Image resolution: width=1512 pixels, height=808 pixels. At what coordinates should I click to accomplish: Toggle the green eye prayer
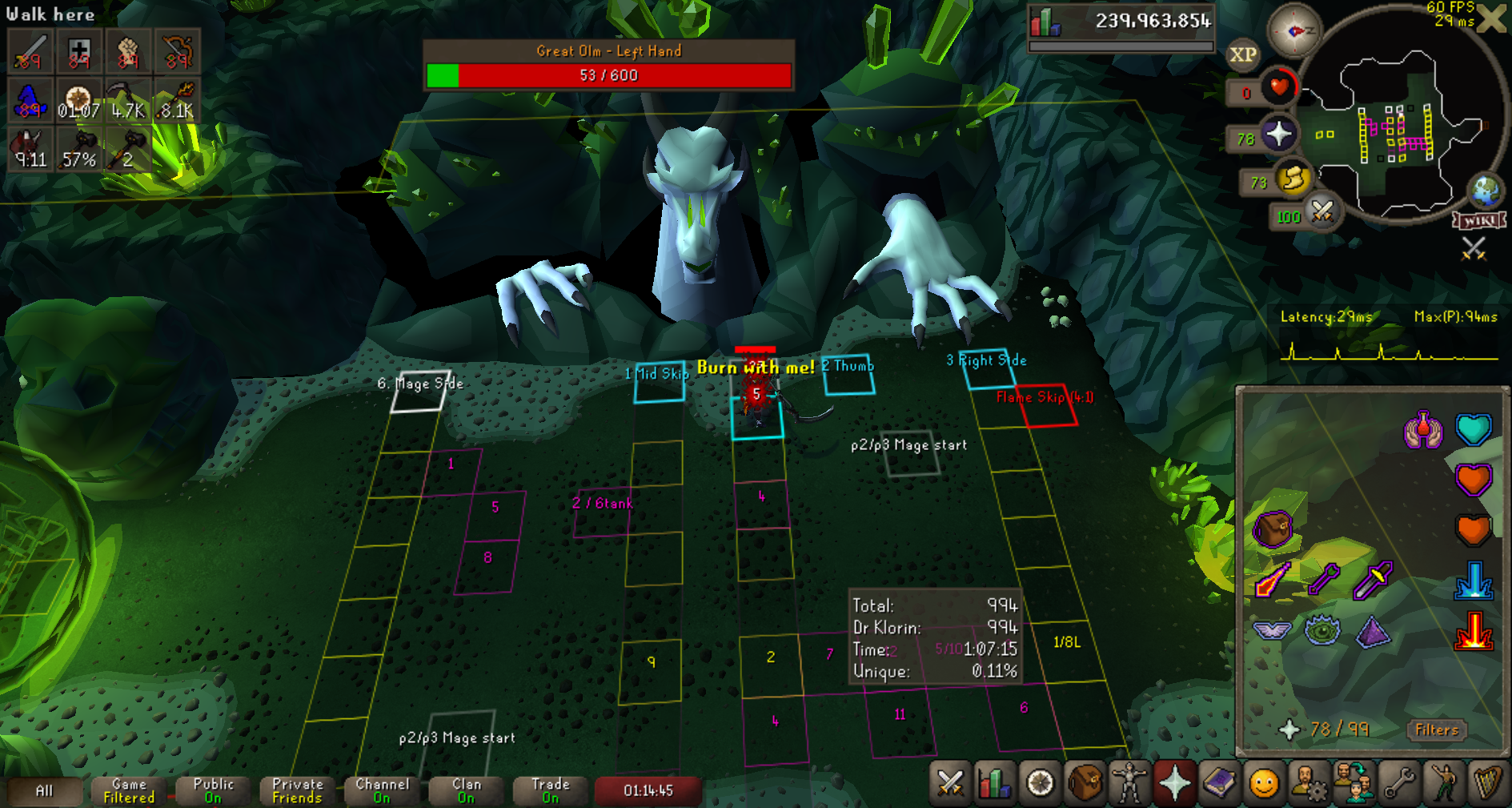coord(1322,630)
